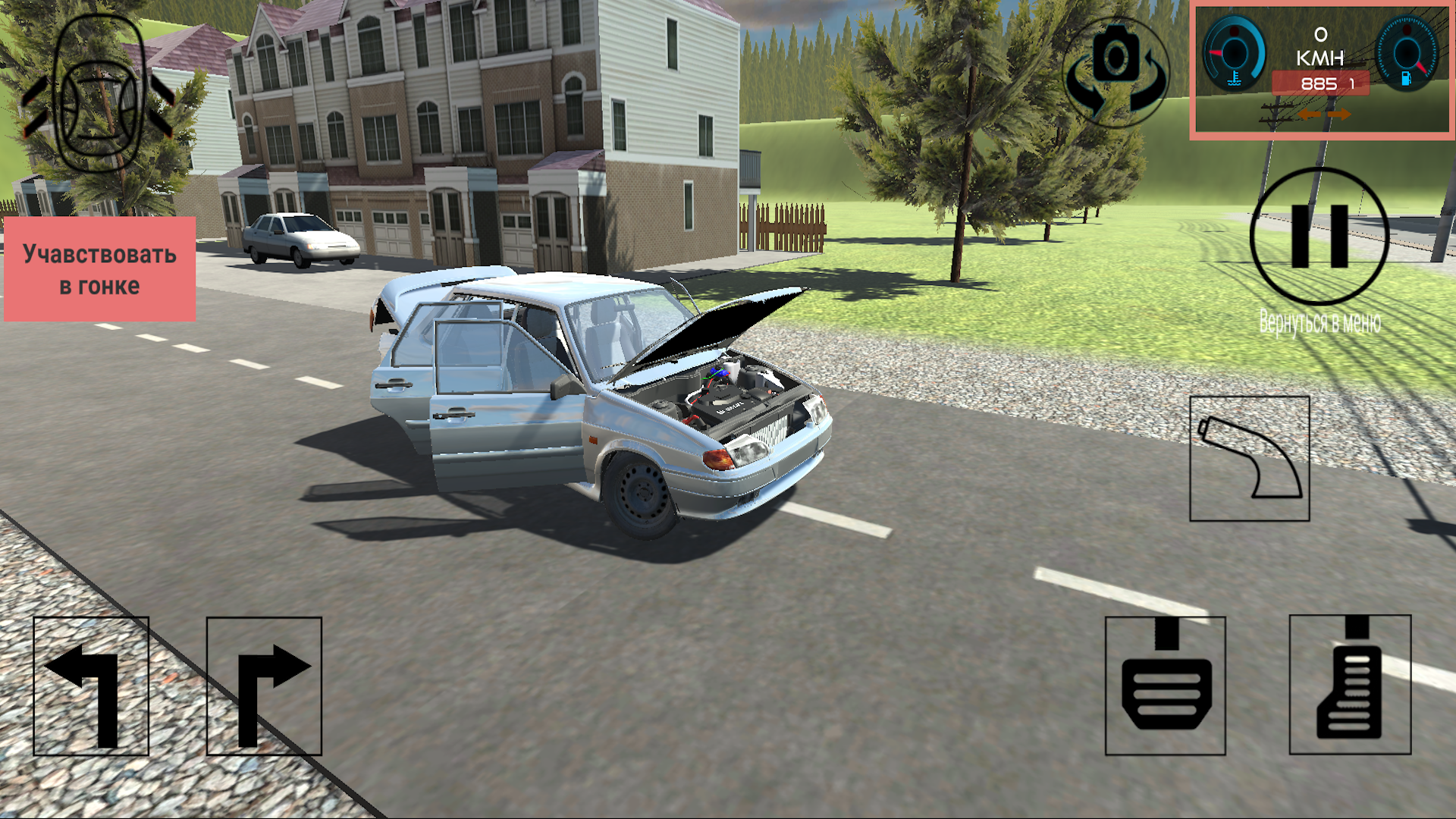This screenshot has height=819, width=1456.
Task: Click the fuel pump icon on the fuel gauge
Action: coord(1407,78)
